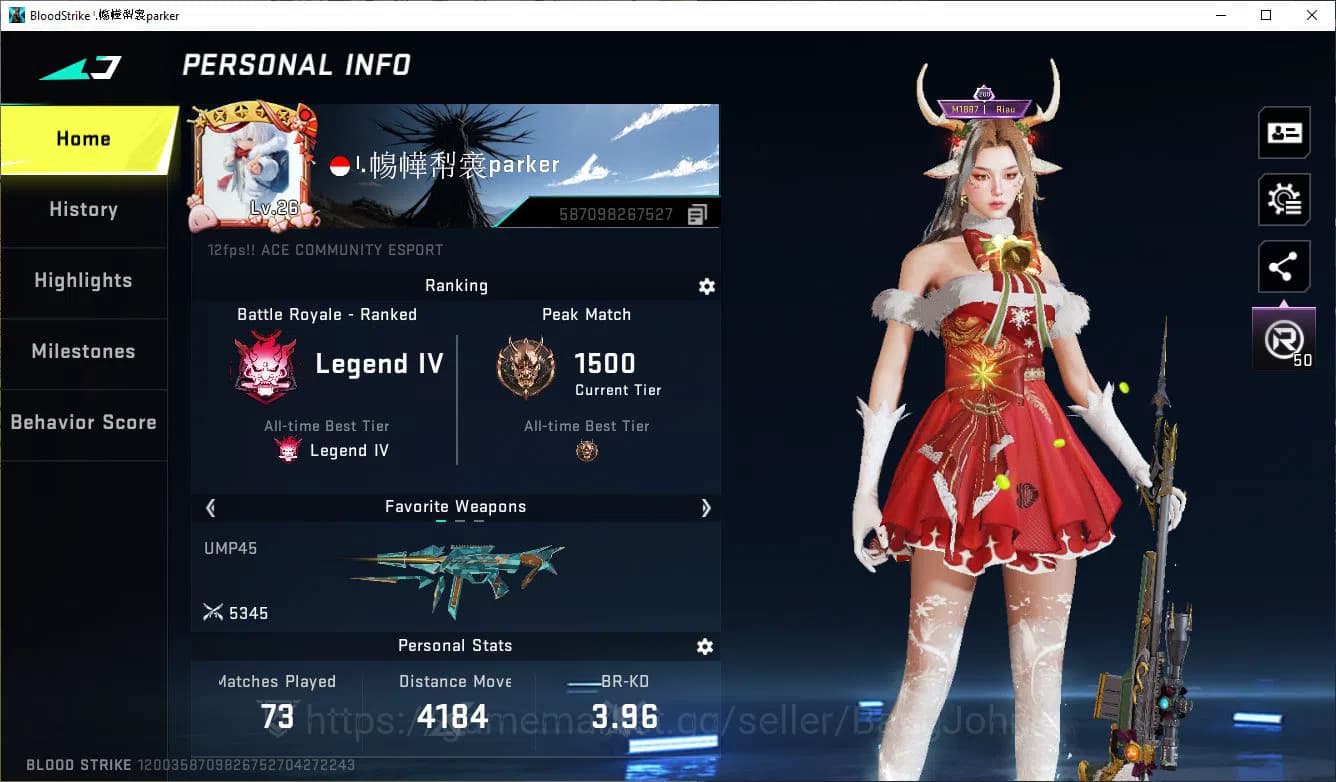Click the 12fps!! ACE COMMUNITY ESPORT clan name

click(x=326, y=250)
